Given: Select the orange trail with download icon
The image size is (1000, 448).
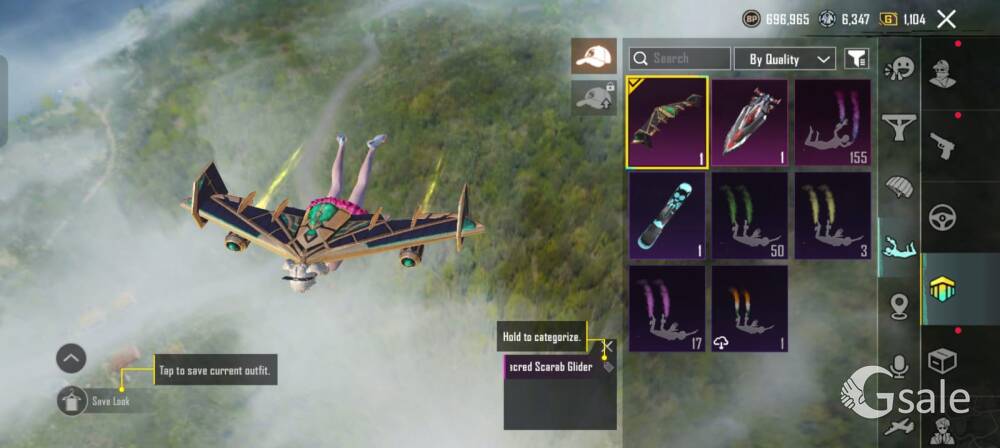Looking at the screenshot, I should coord(750,308).
